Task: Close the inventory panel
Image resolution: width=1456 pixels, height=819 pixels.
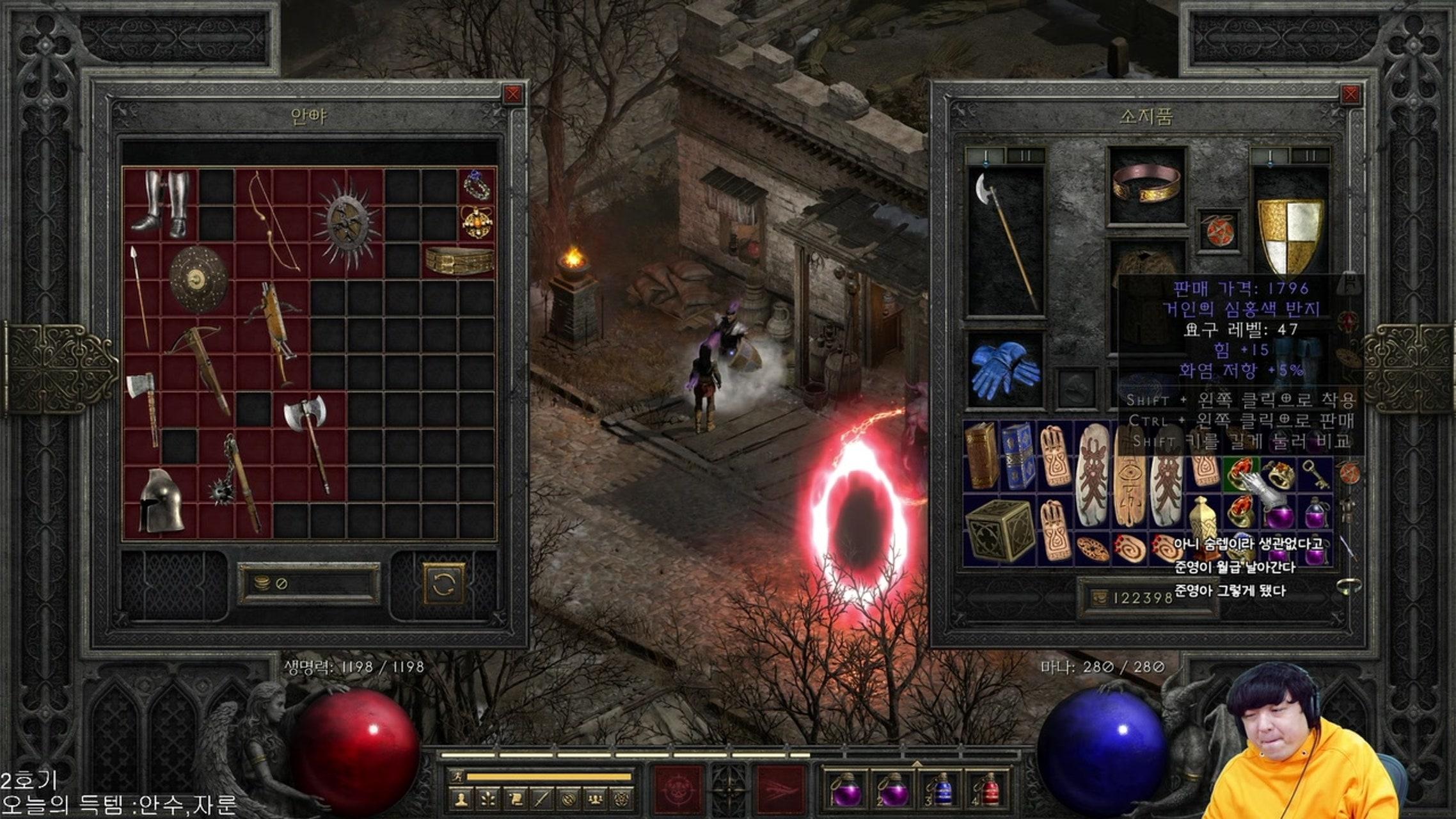Action: 1350,95
